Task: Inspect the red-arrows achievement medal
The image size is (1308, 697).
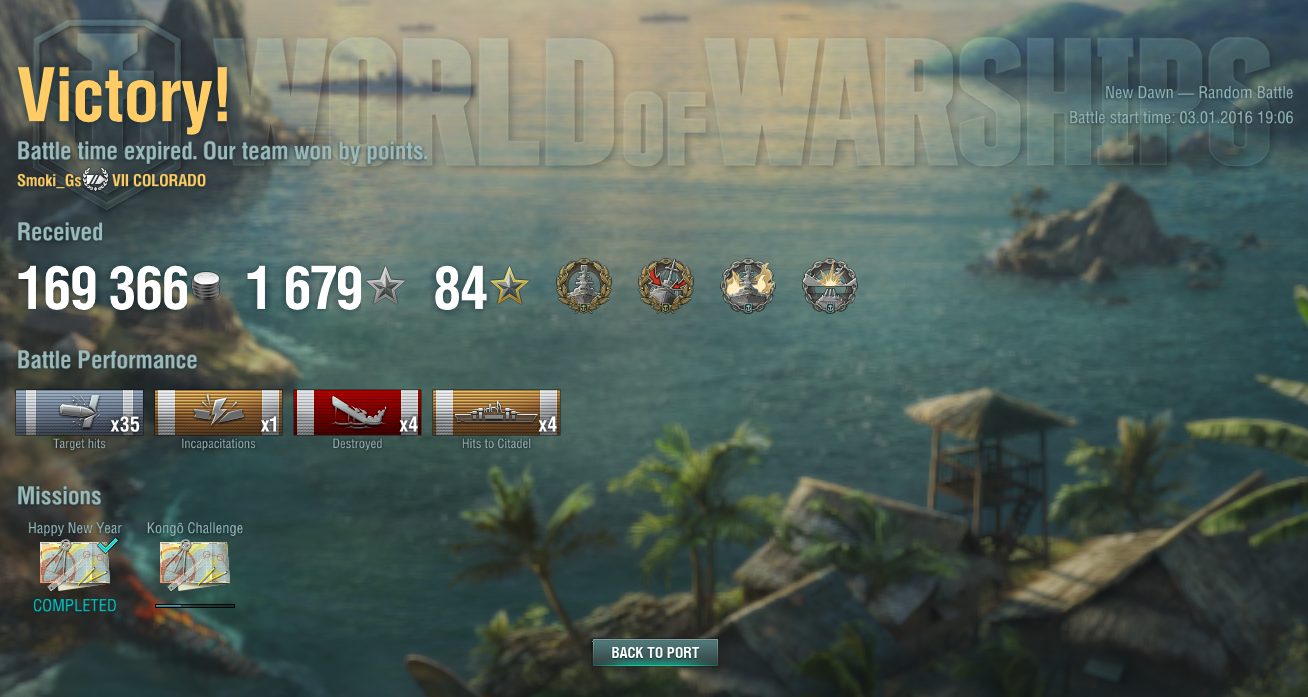Action: coord(664,287)
